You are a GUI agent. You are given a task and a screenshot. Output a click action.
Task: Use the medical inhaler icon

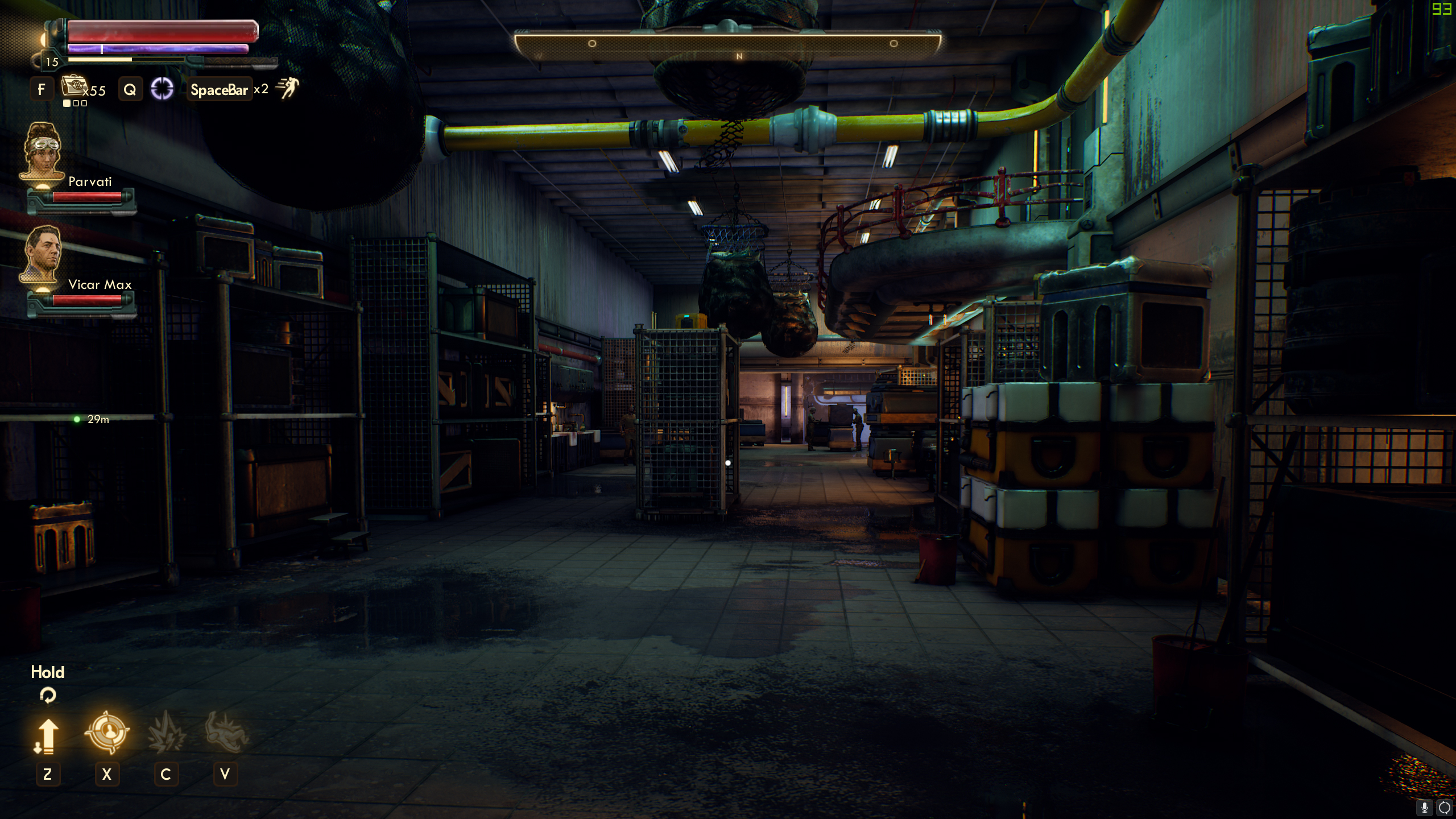[x=73, y=86]
